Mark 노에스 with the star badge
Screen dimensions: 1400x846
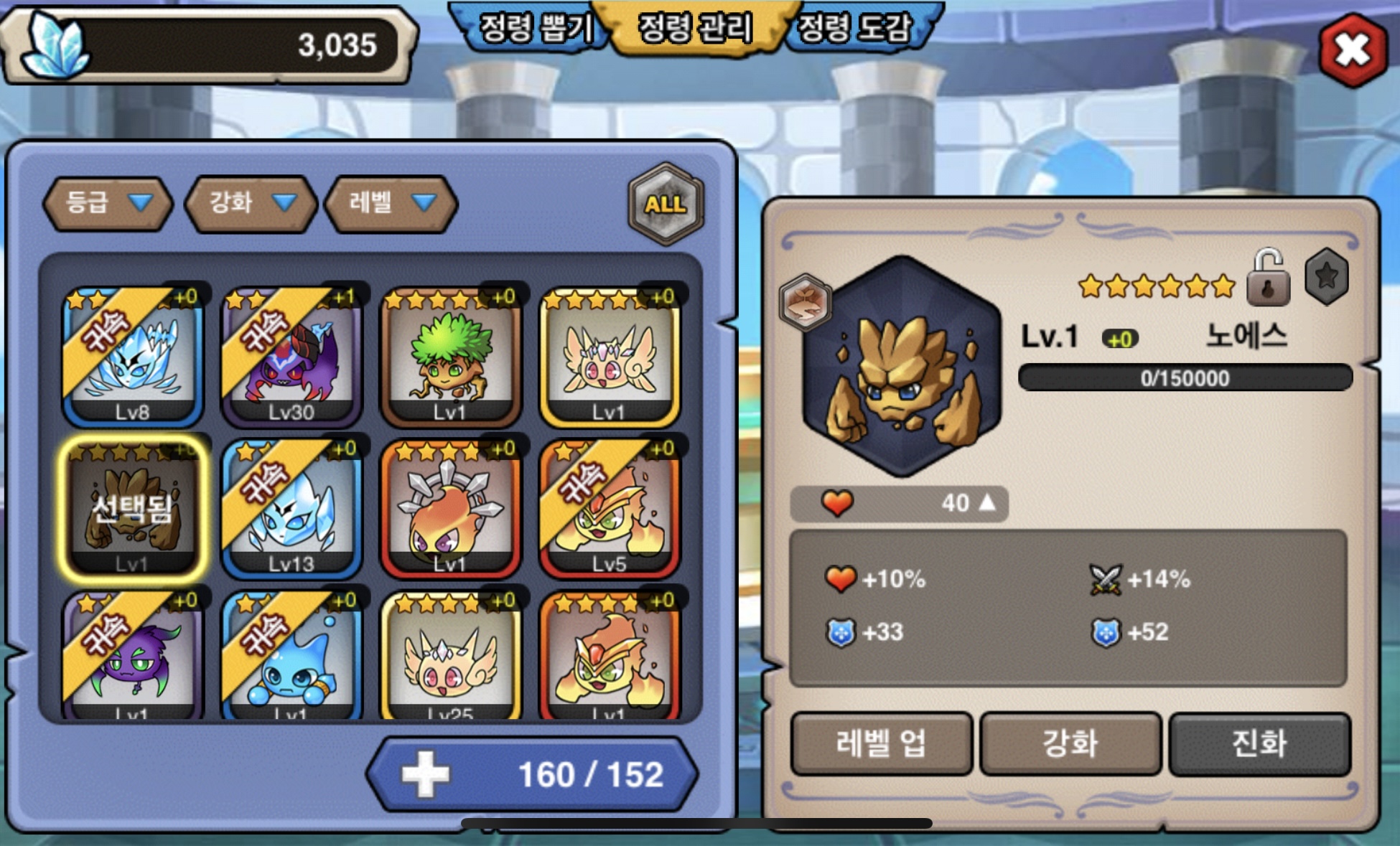tap(1326, 276)
